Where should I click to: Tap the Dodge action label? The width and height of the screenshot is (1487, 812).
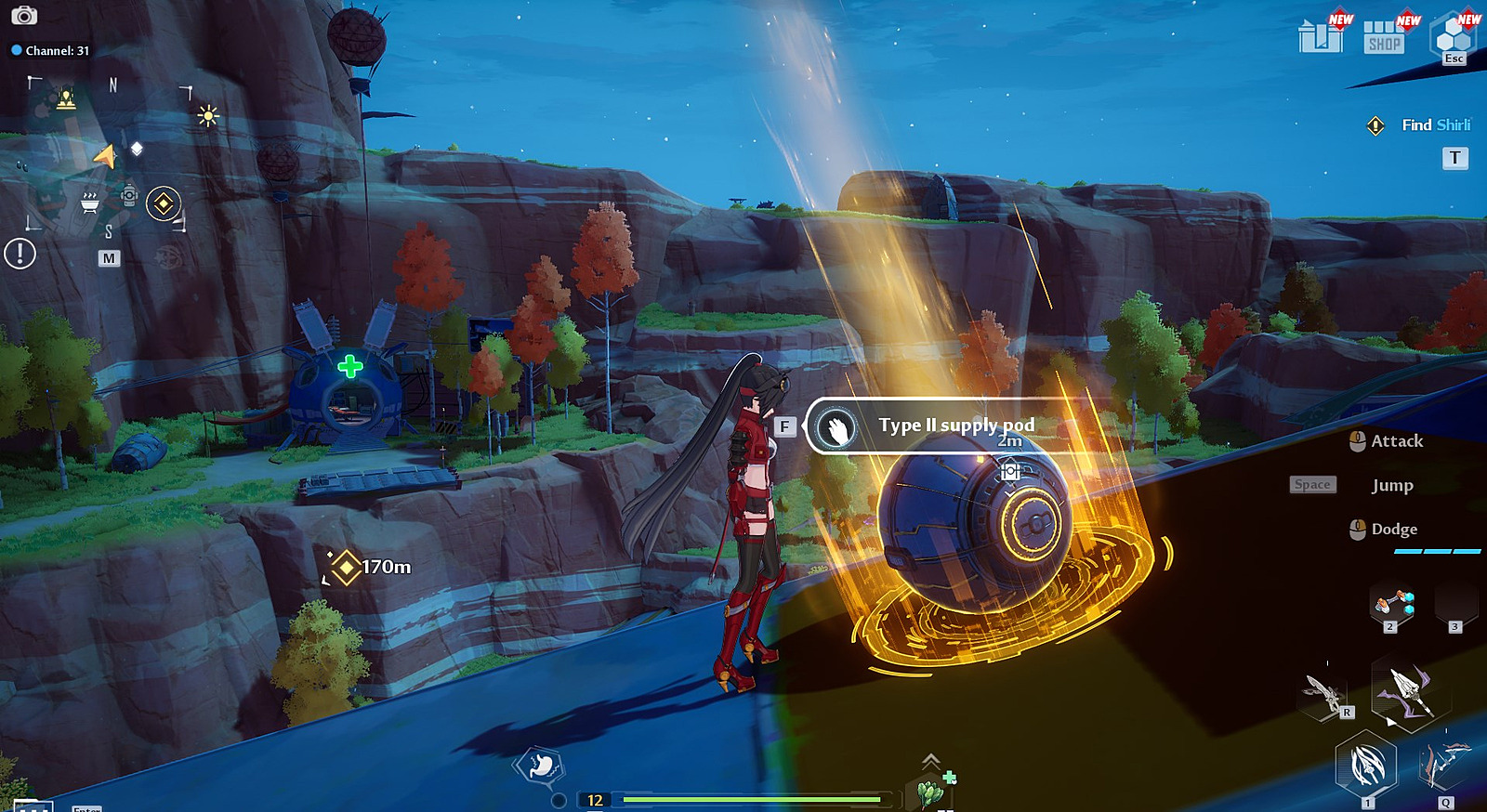click(1394, 530)
